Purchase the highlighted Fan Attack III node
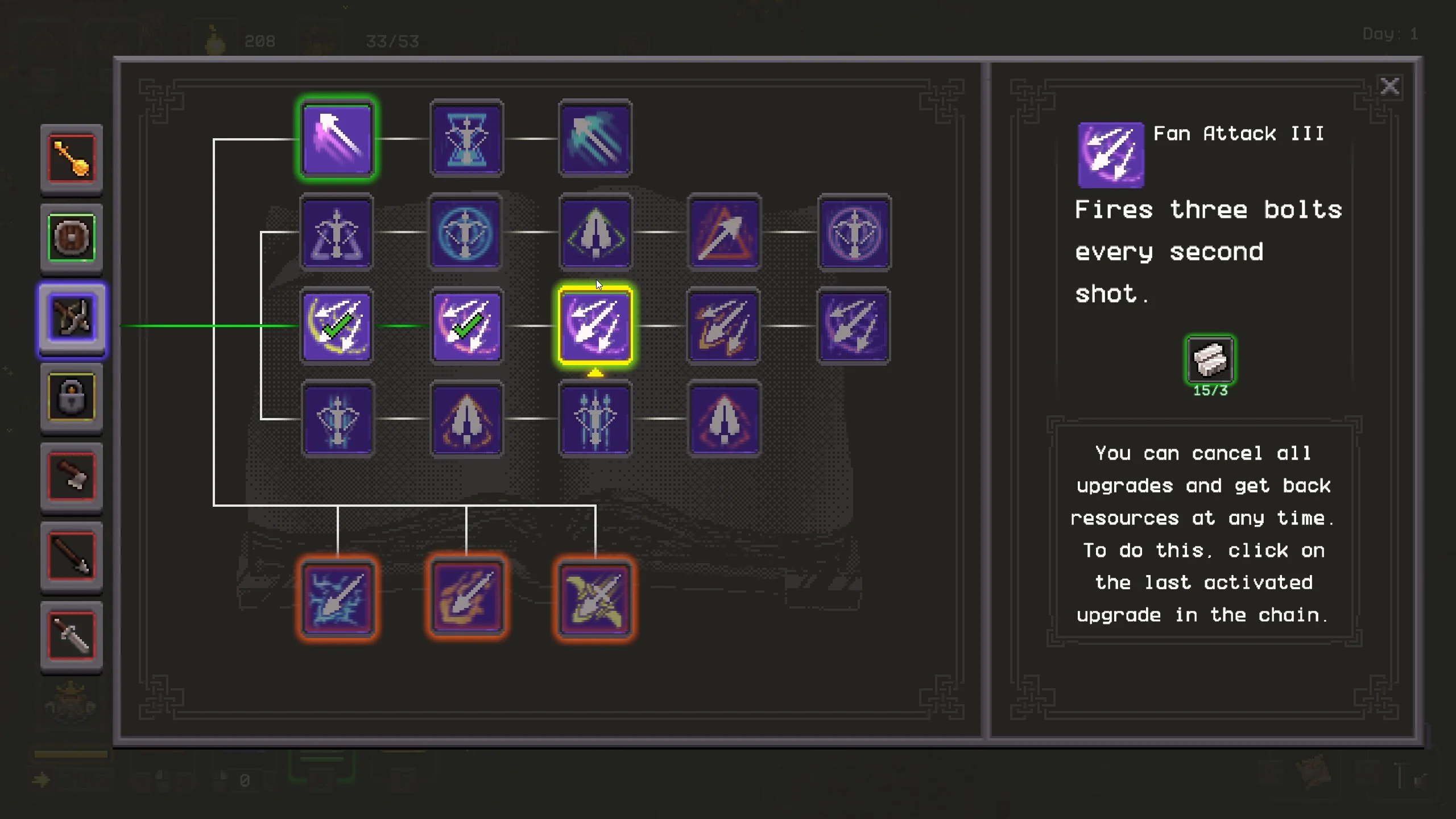 [x=595, y=325]
